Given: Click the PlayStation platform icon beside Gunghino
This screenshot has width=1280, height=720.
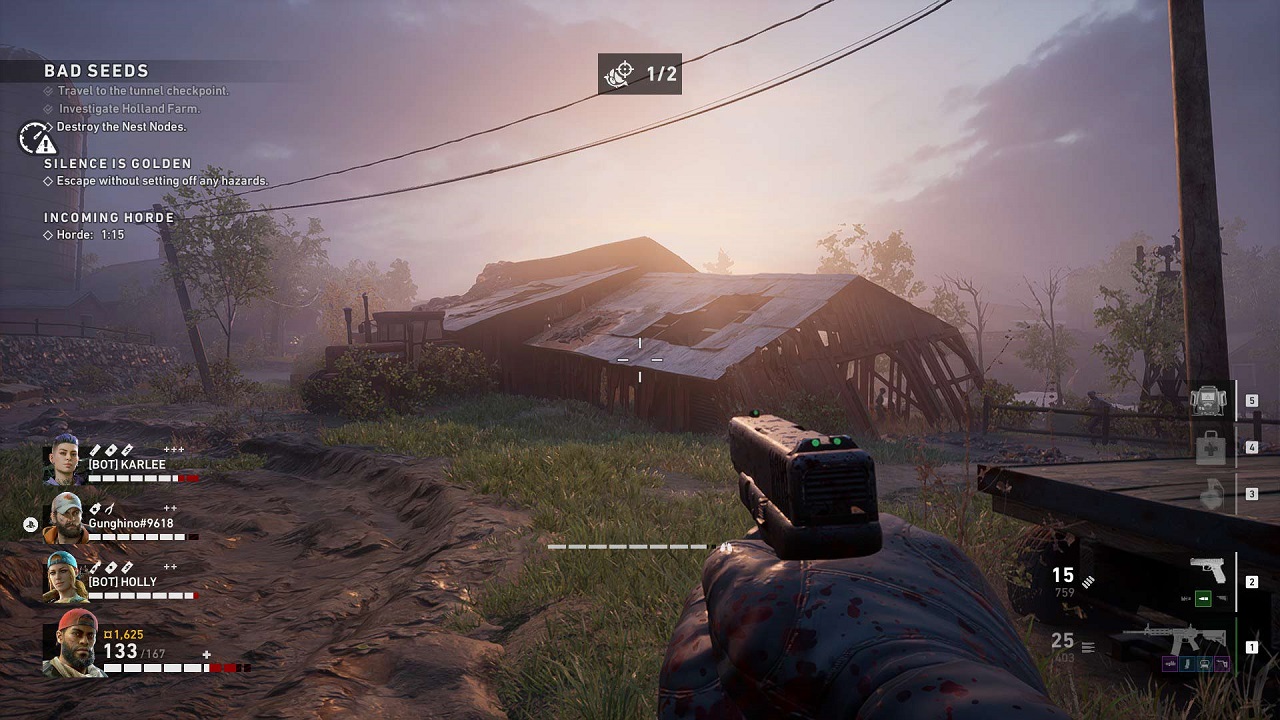Looking at the screenshot, I should click(31, 523).
